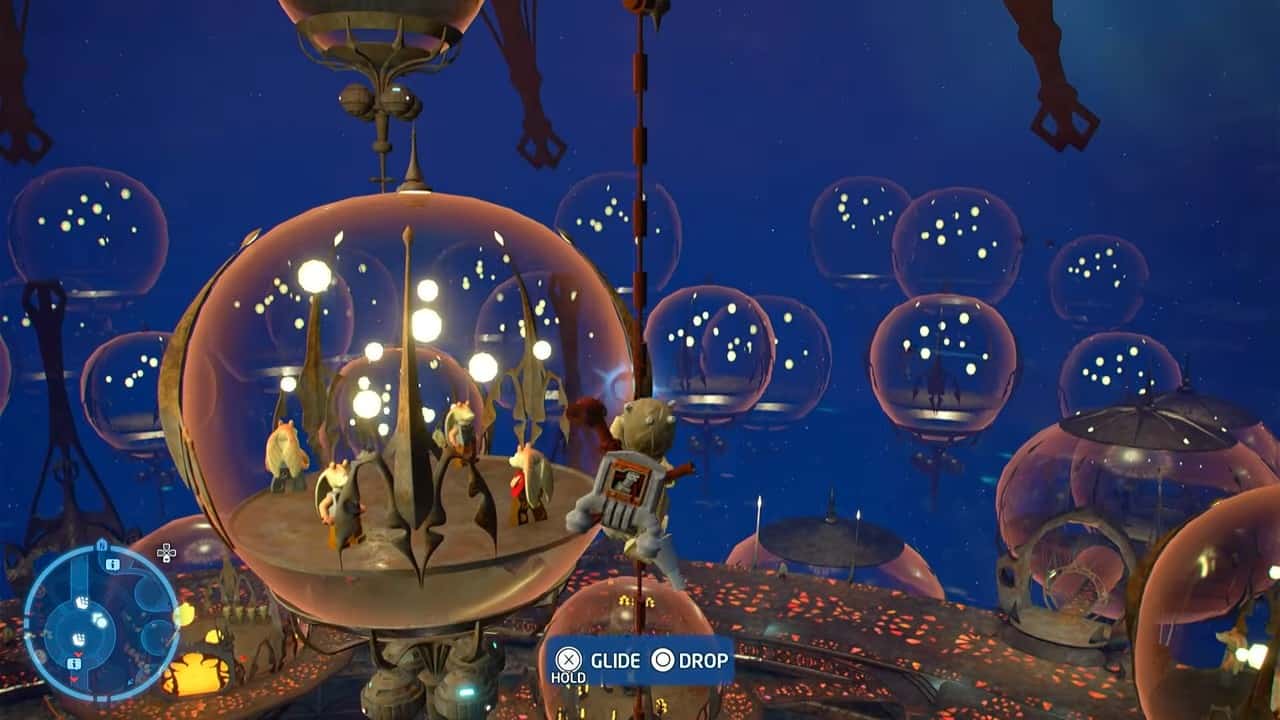This screenshot has height=720, width=1280.
Task: Select the lower info marker on the minimap
Action: coord(73,663)
